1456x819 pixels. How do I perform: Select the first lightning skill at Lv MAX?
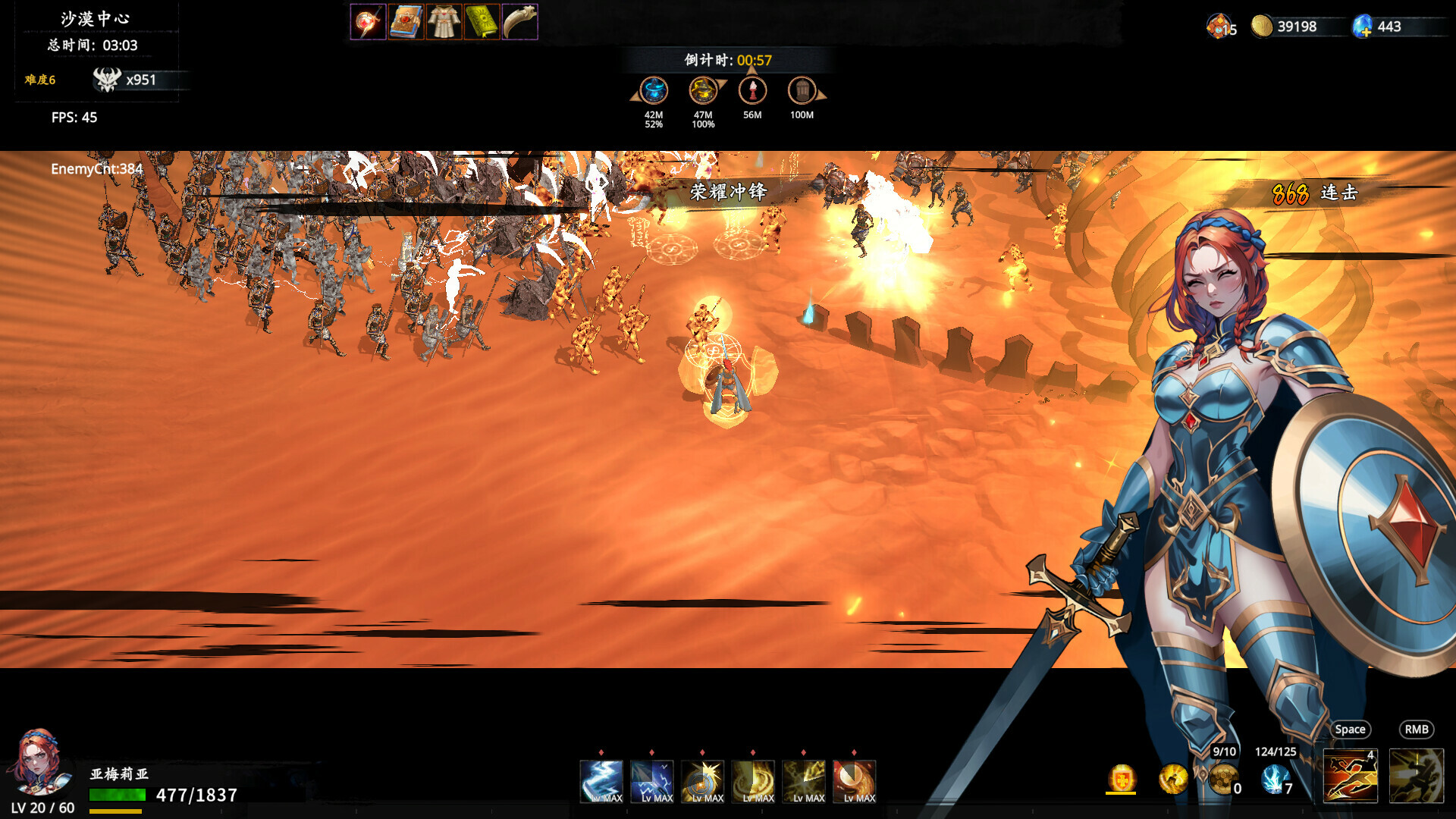pos(601,780)
